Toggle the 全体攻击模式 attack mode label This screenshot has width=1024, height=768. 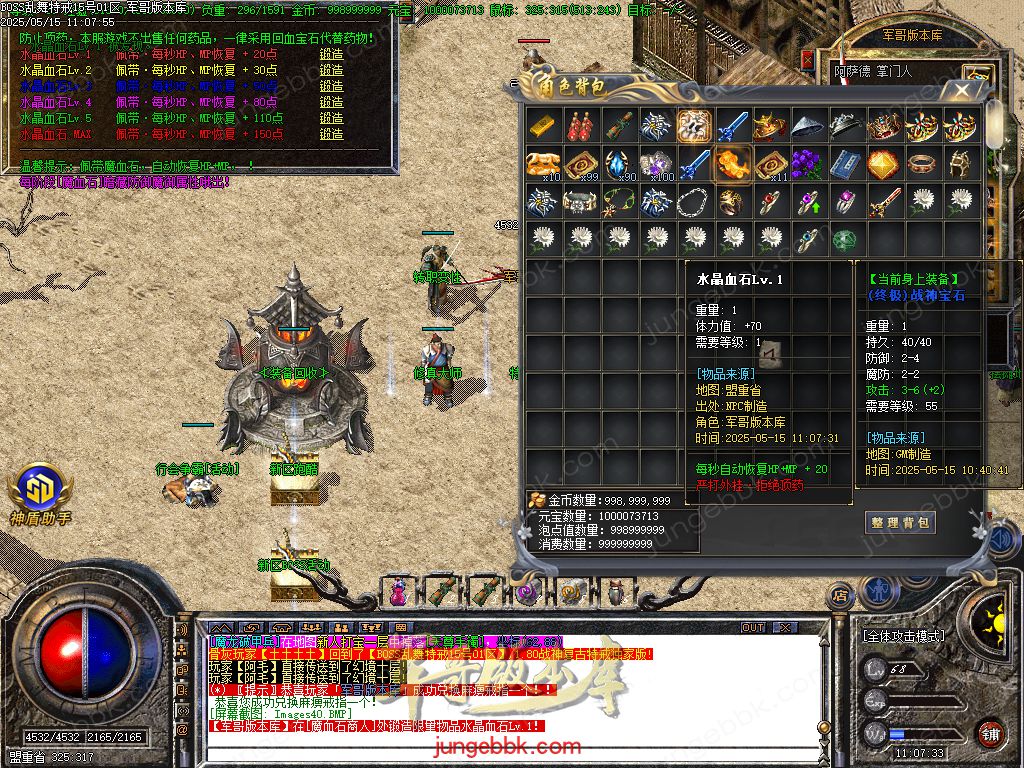[x=903, y=636]
